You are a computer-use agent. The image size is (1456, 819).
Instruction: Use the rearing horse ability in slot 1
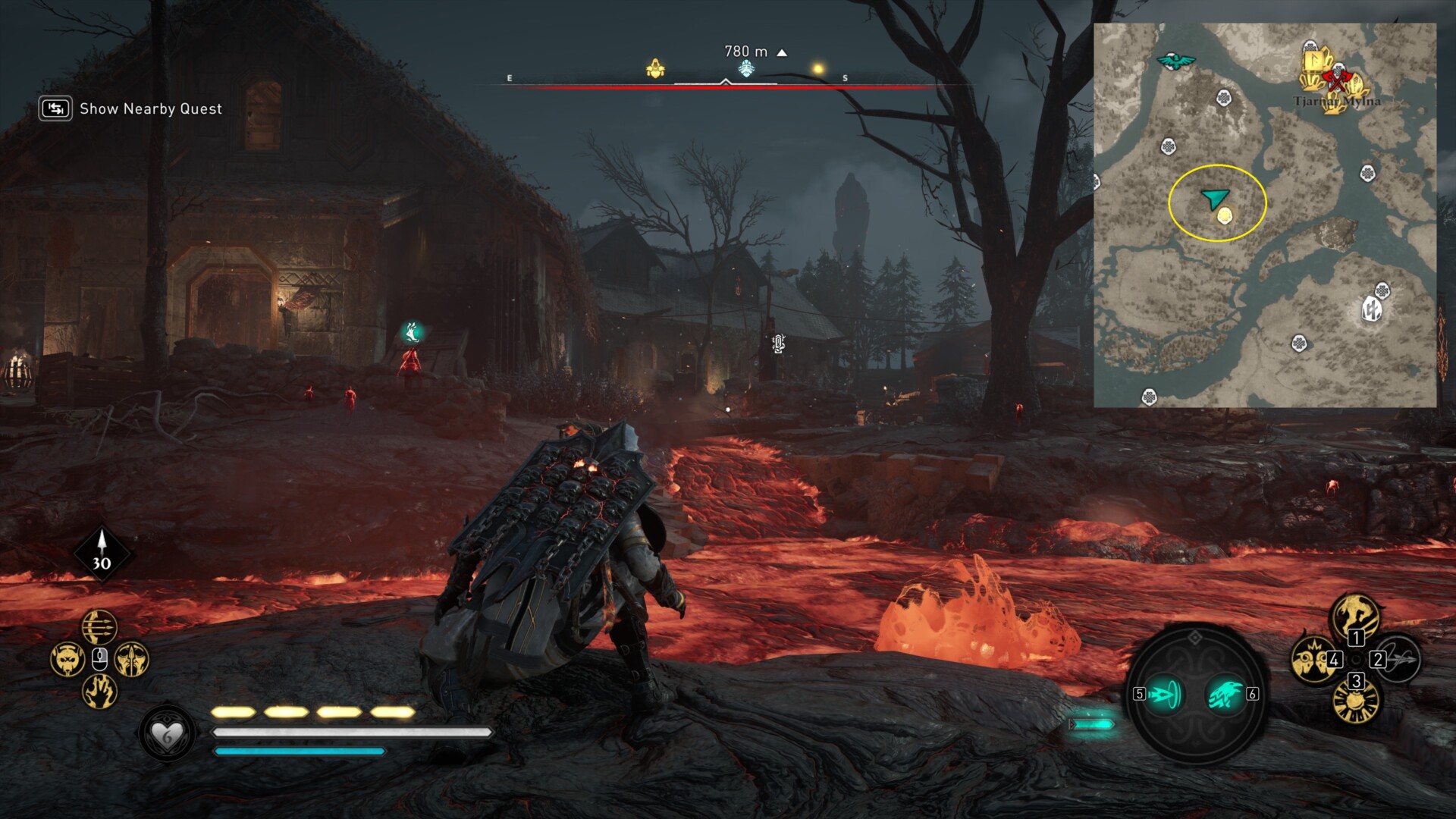tap(1355, 616)
